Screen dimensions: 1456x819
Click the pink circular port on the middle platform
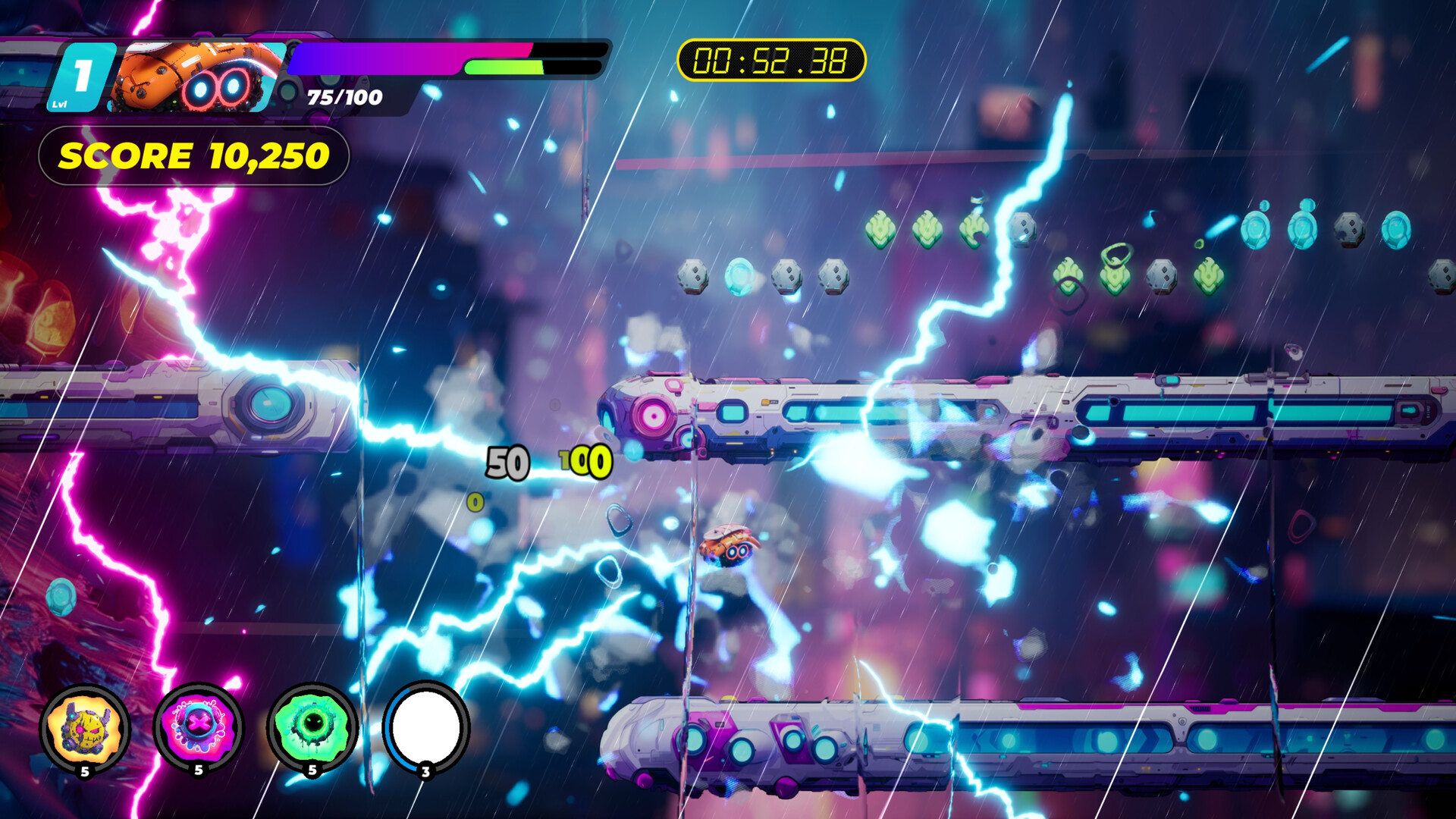click(x=651, y=416)
